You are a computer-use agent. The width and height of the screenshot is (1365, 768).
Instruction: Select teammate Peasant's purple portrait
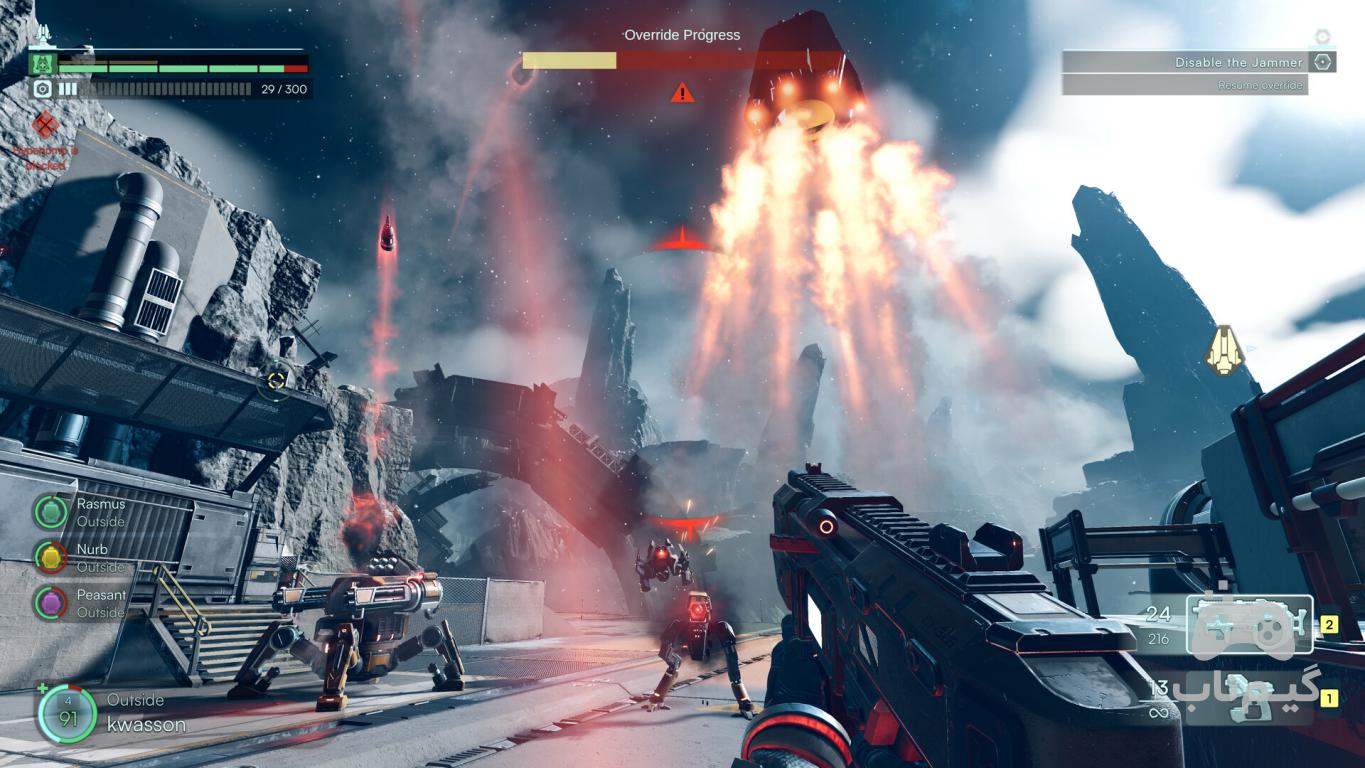(50, 603)
